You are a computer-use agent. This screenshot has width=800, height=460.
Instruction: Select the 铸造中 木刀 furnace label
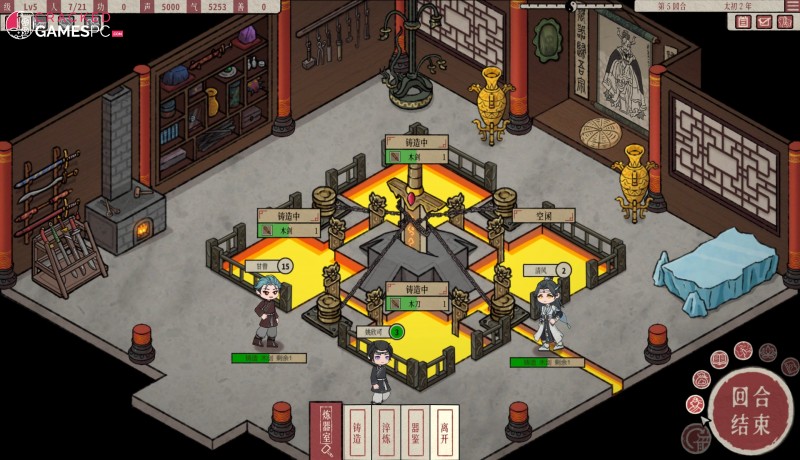point(415,295)
